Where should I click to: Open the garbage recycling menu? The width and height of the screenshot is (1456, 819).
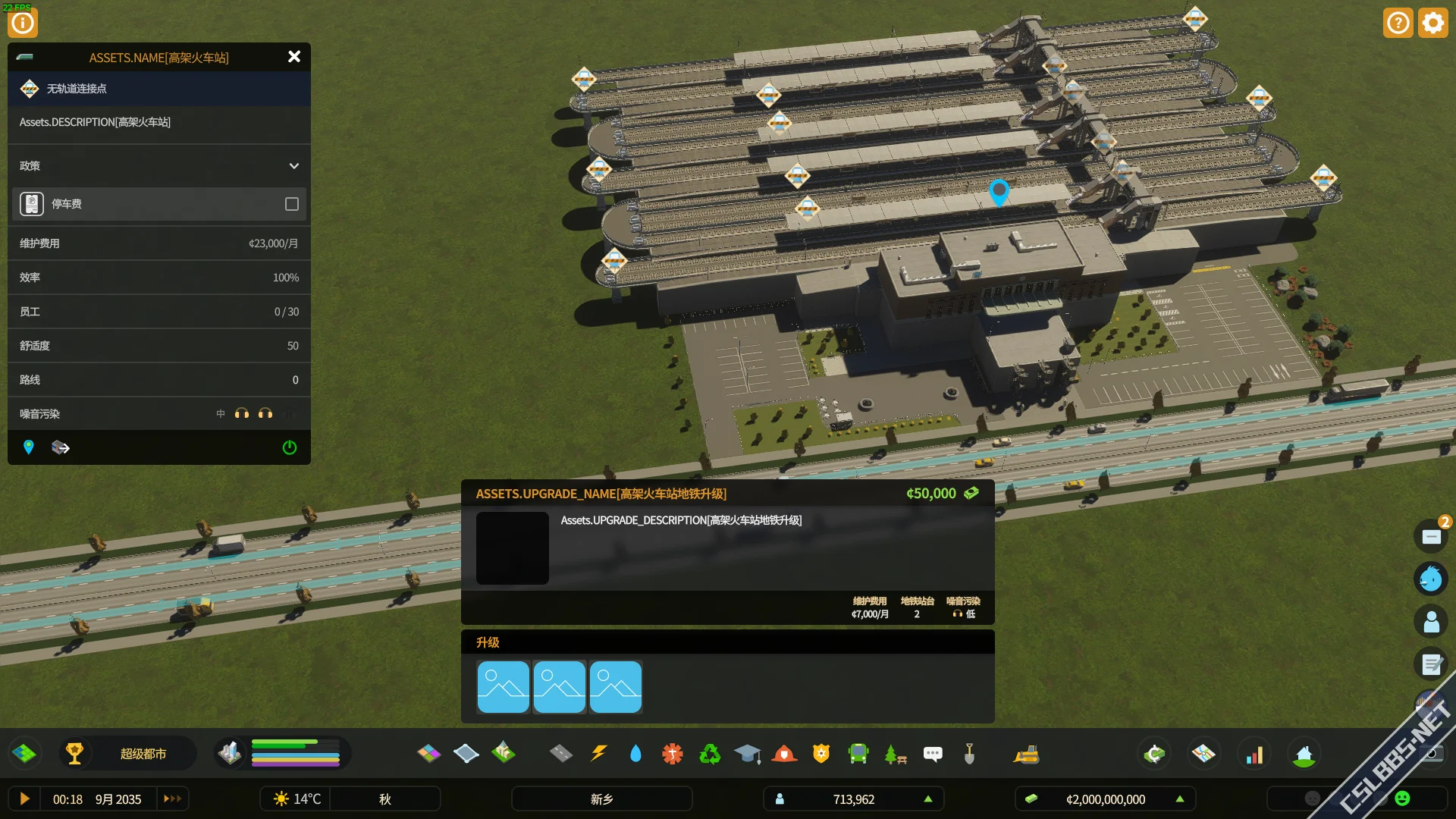click(710, 754)
